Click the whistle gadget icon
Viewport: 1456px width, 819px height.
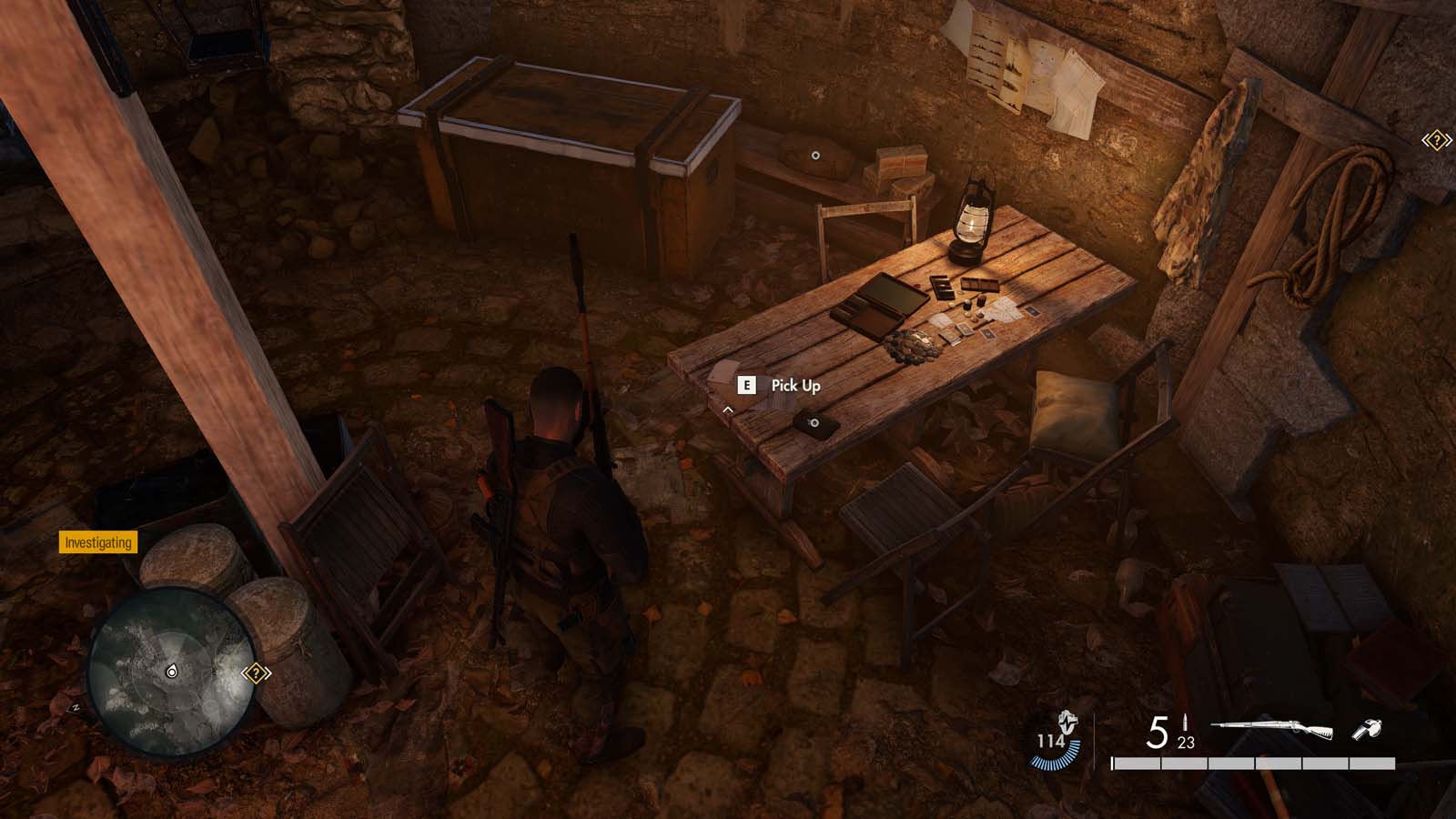click(1368, 729)
